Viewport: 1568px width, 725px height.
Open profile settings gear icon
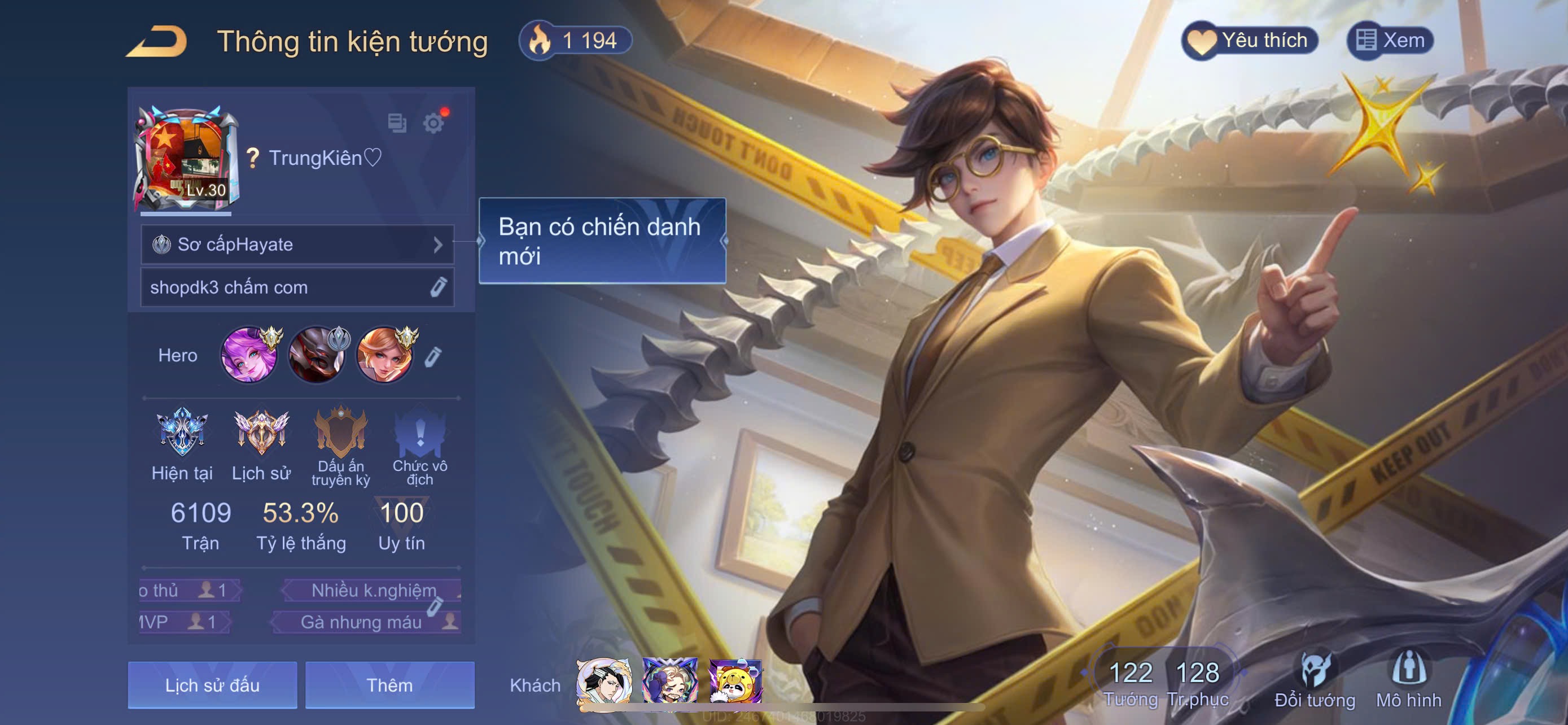coord(433,123)
